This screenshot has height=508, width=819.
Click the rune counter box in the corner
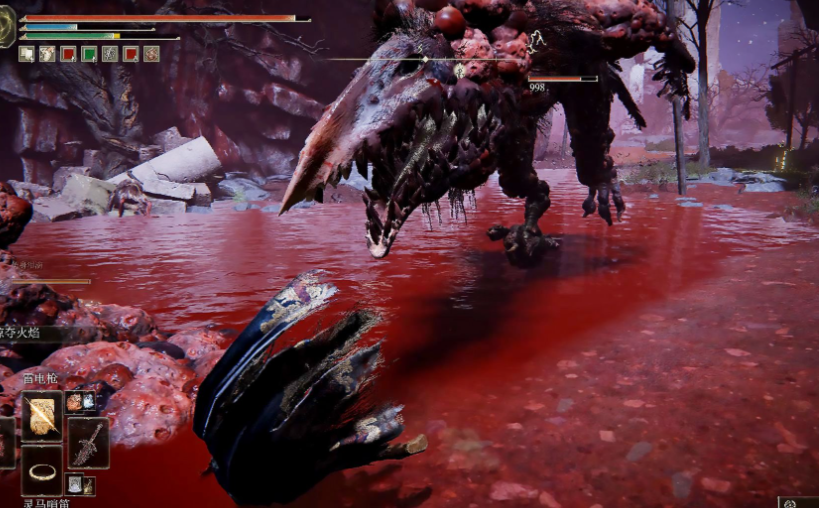click(799, 502)
